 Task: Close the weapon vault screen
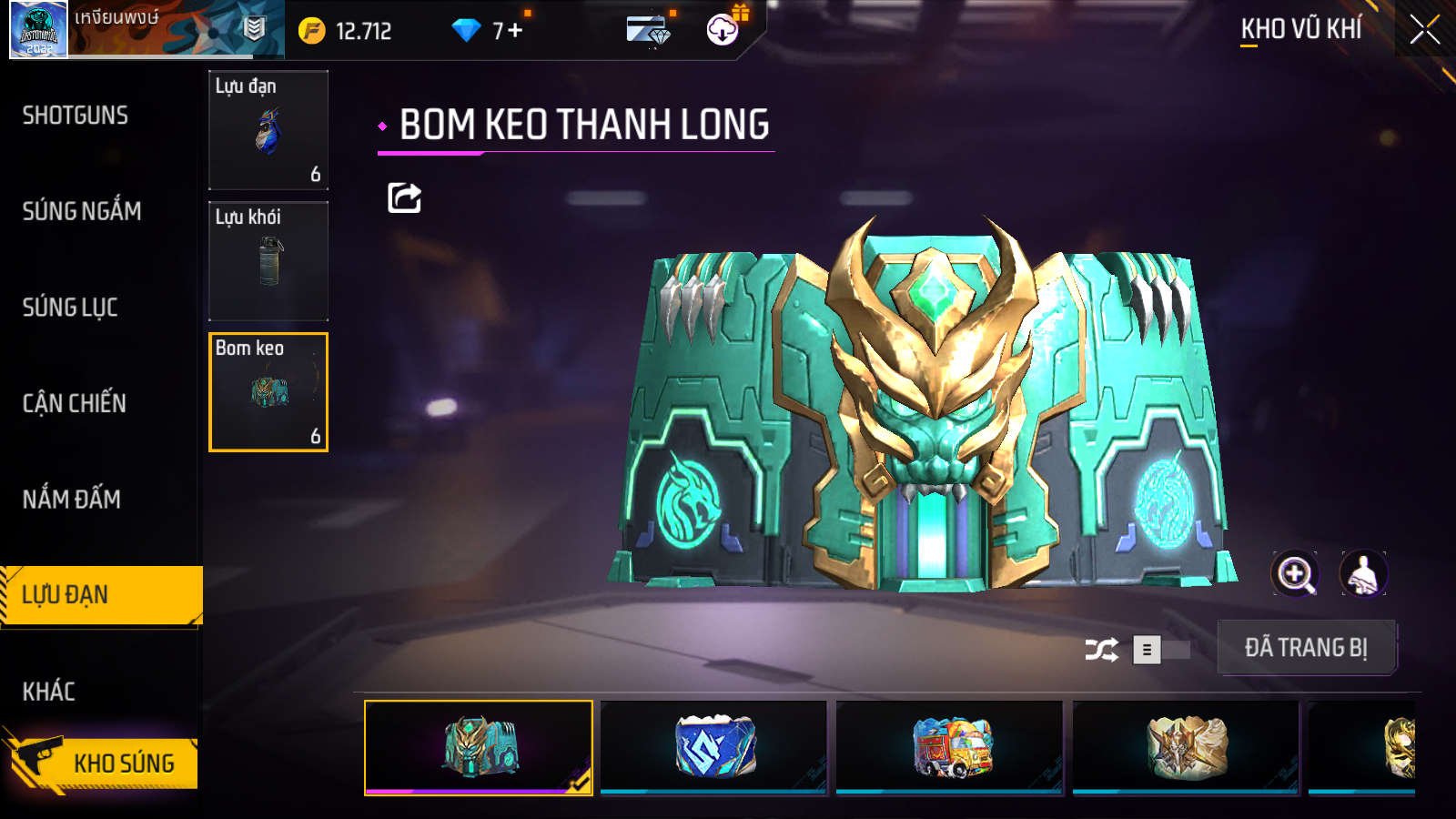1424,30
